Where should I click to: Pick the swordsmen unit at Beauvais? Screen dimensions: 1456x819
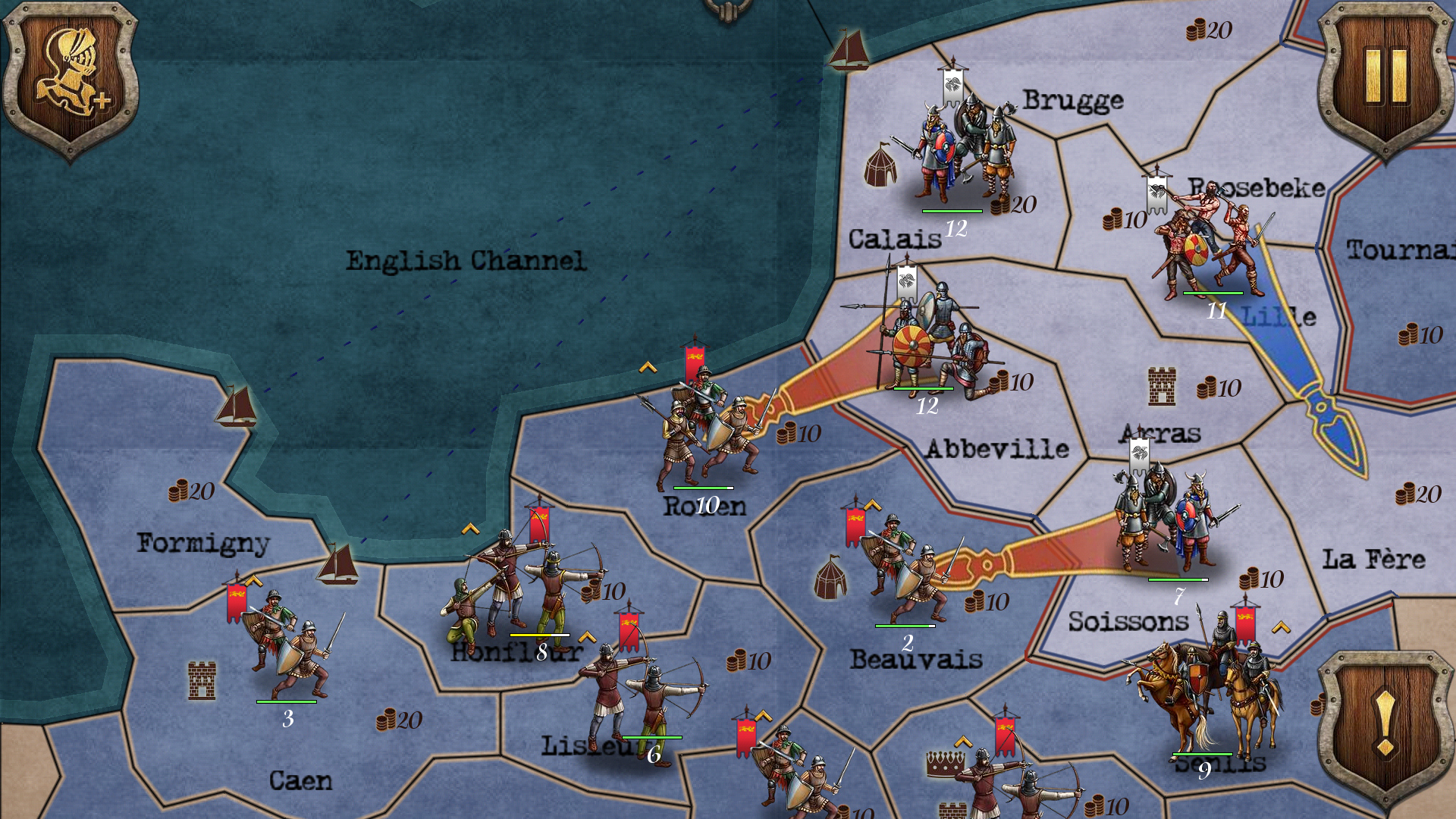(x=906, y=573)
